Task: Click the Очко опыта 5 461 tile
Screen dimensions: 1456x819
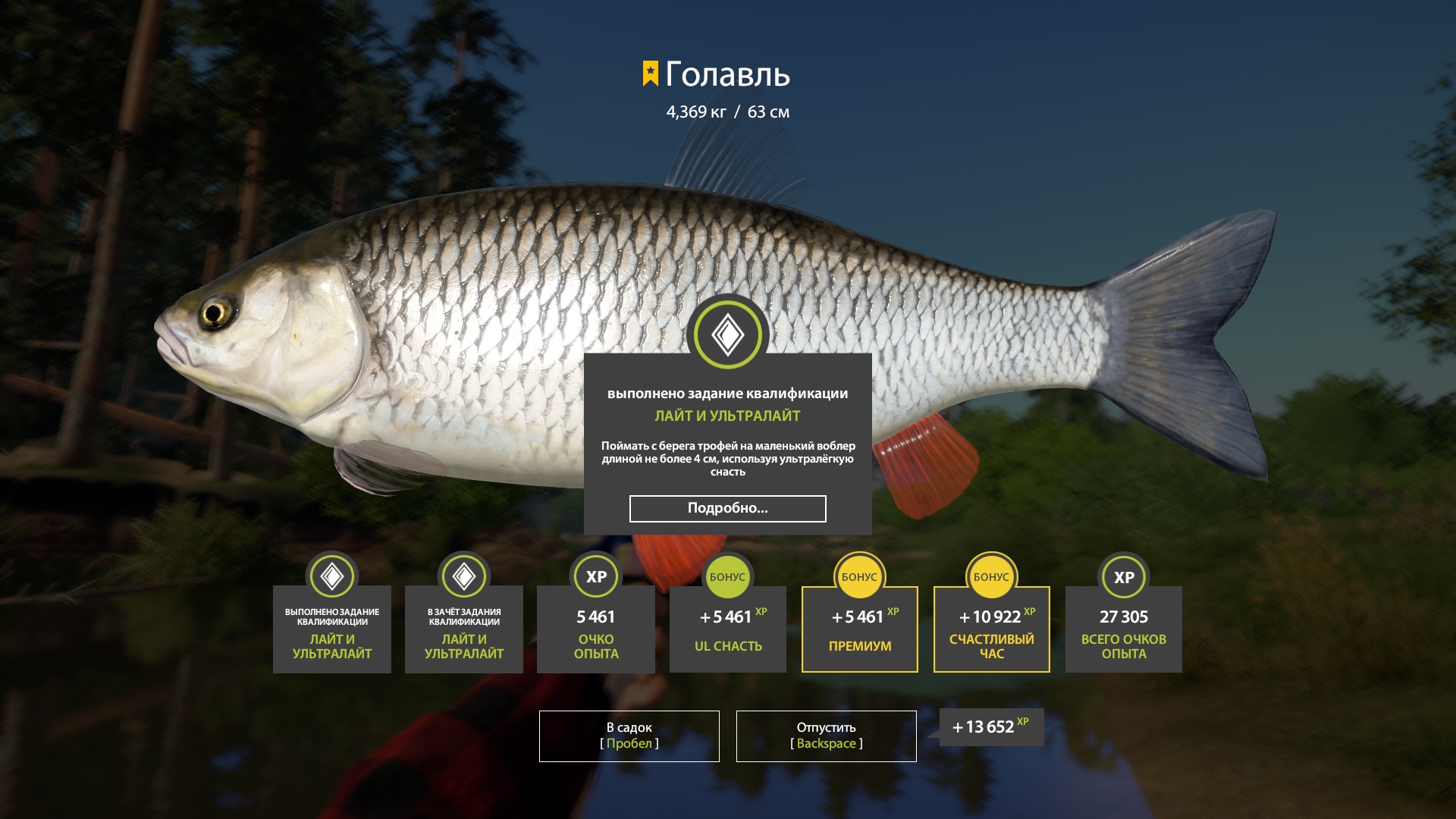Action: 596,629
